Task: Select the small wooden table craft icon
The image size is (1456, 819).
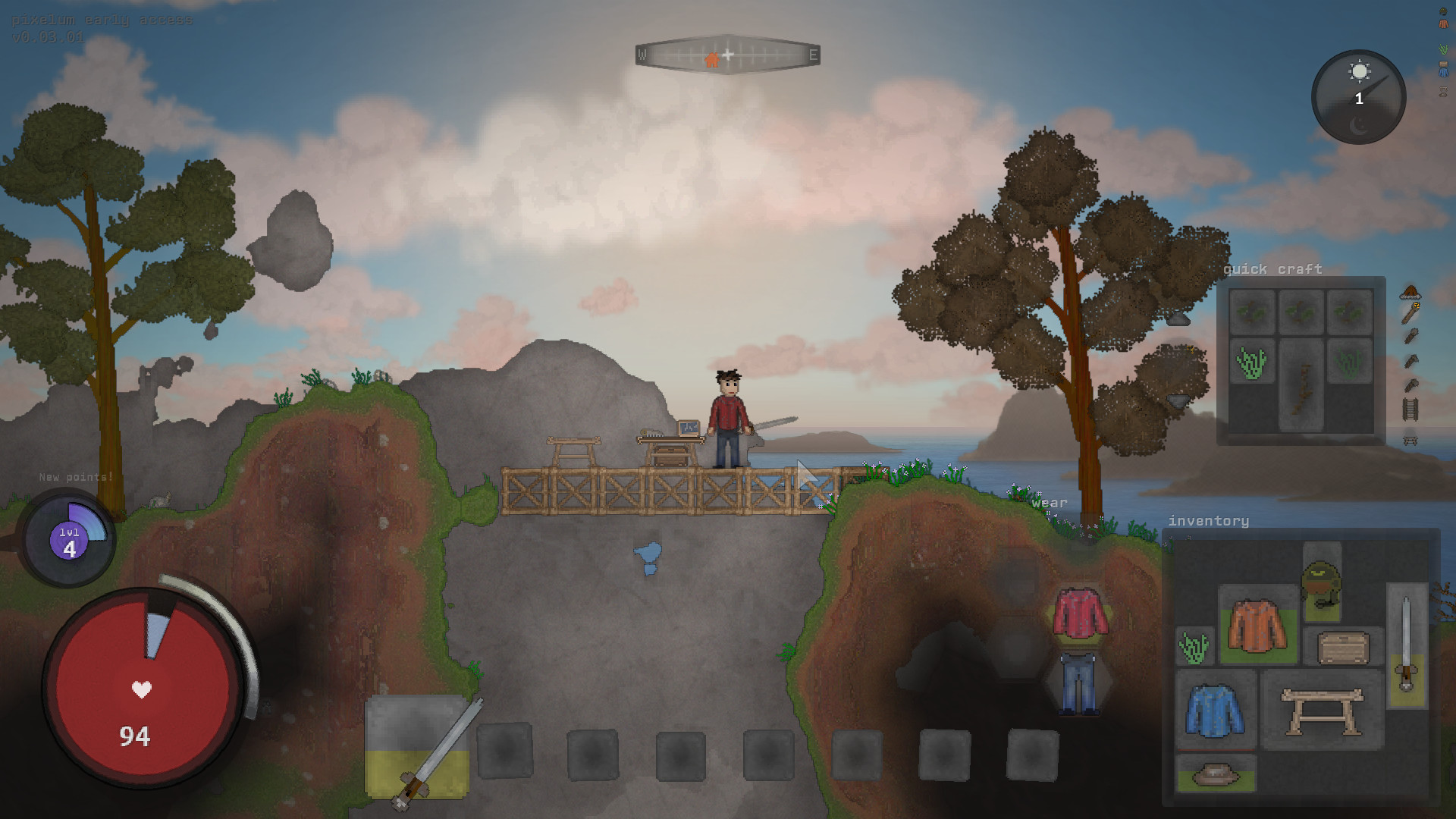Action: (1410, 440)
